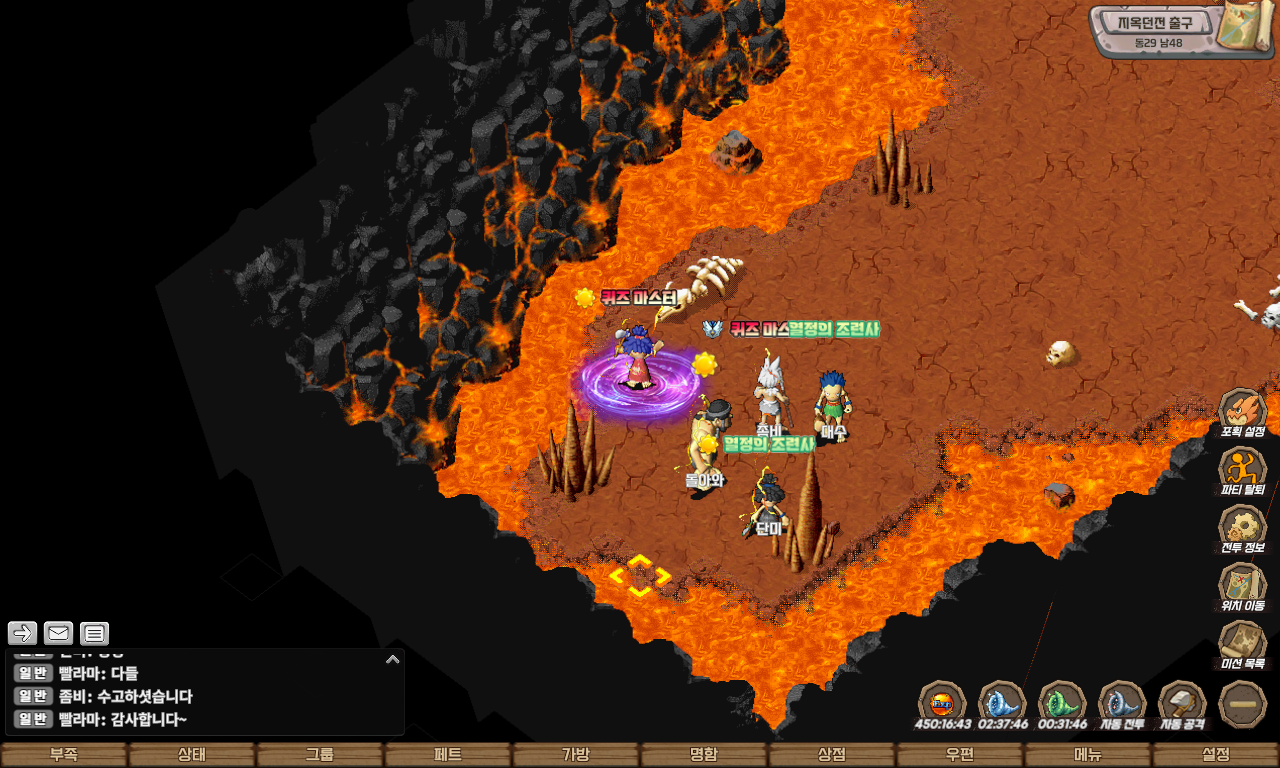This screenshot has width=1280, height=768.
Task: Expand the chat log with the arrow
Action: [x=392, y=660]
